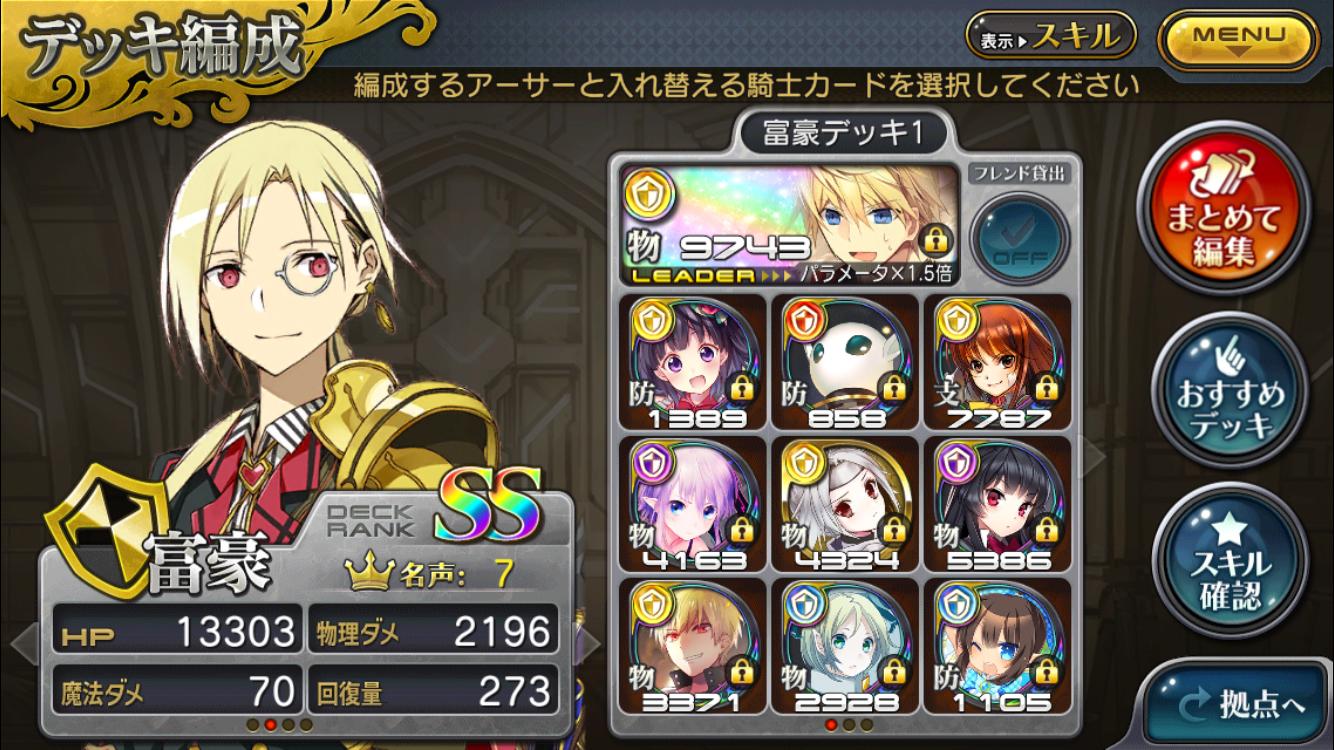Choose the support card with 7787
Image resolution: width=1334 pixels, height=750 pixels.
click(x=996, y=362)
